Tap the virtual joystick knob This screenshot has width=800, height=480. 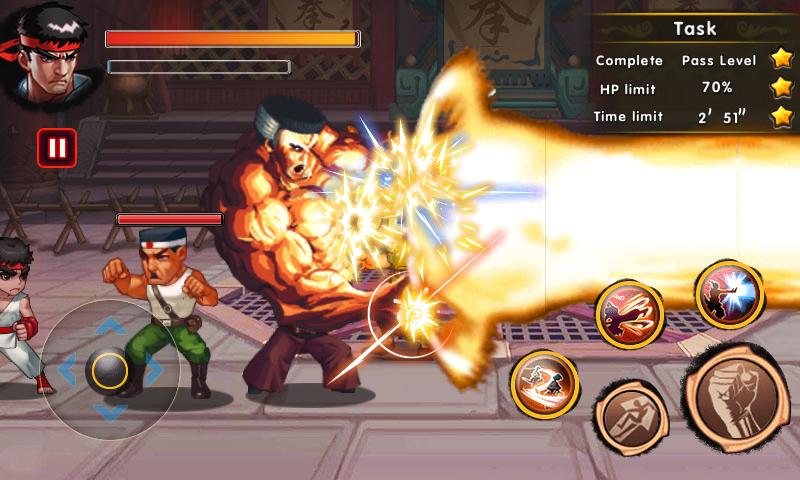pyautogui.click(x=108, y=371)
